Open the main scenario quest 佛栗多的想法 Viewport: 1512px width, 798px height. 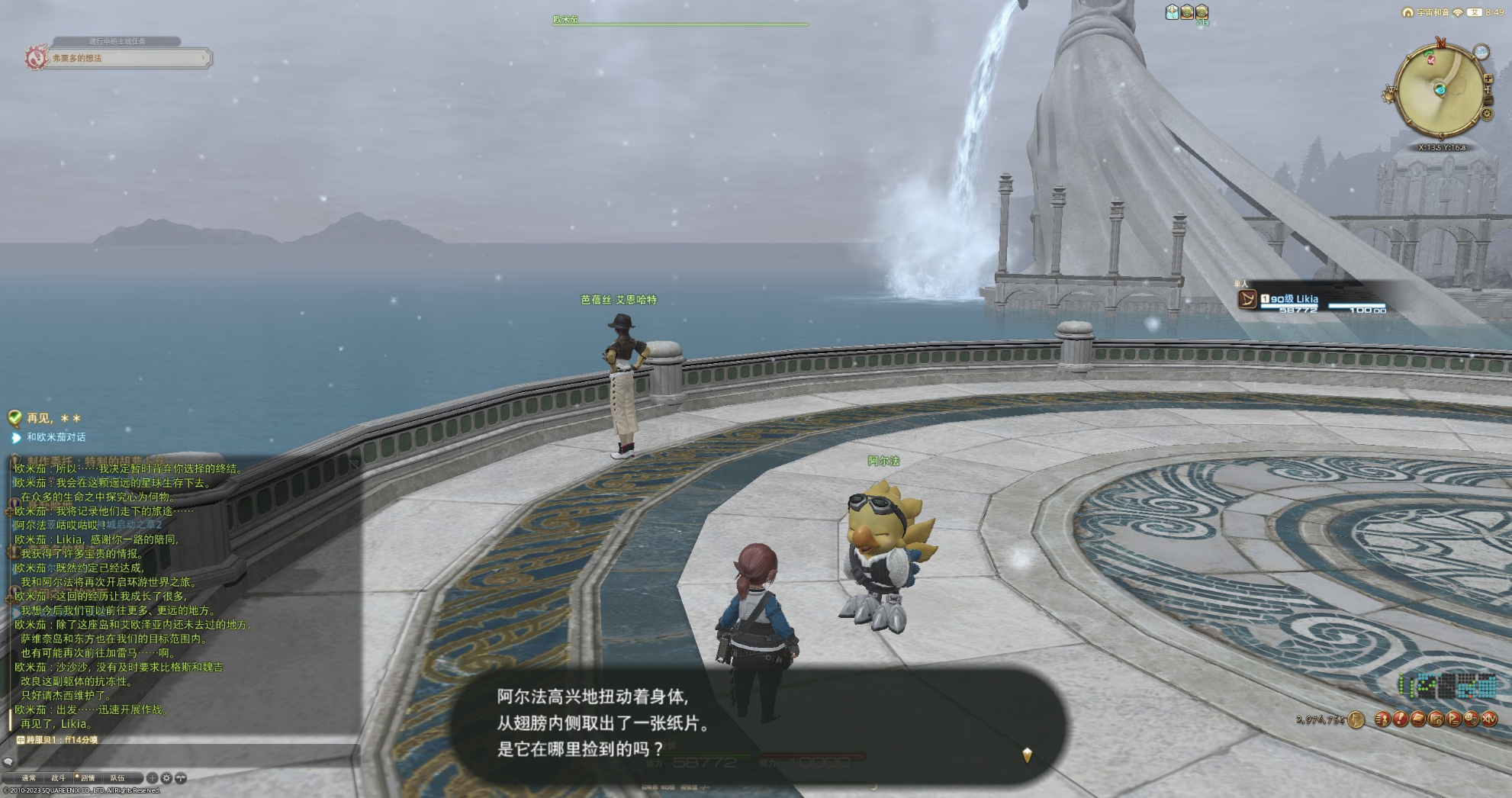pyautogui.click(x=127, y=59)
